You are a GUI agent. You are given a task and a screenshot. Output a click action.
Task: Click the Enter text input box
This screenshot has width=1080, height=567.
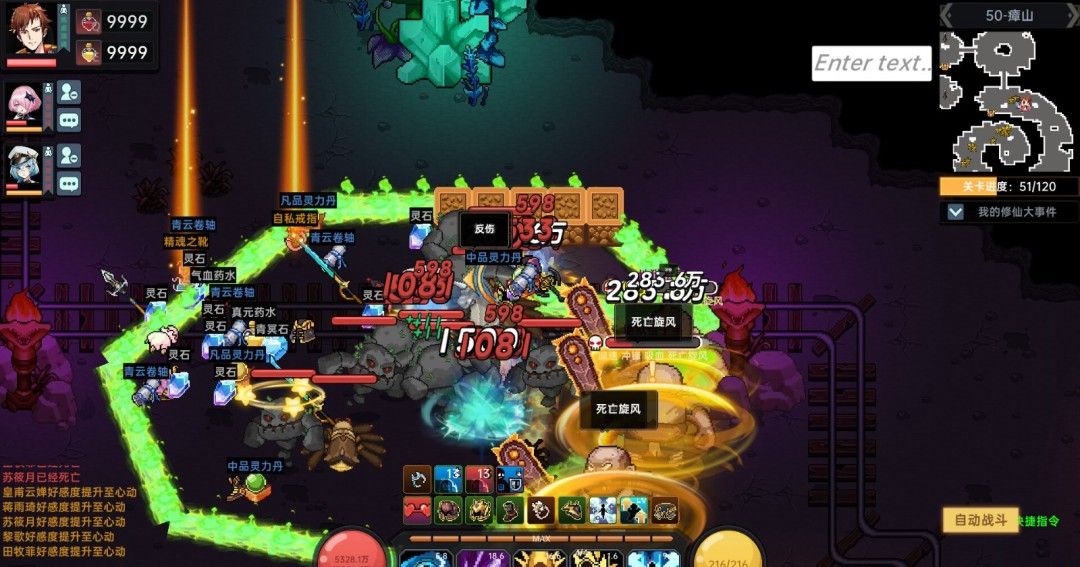pyautogui.click(x=871, y=63)
